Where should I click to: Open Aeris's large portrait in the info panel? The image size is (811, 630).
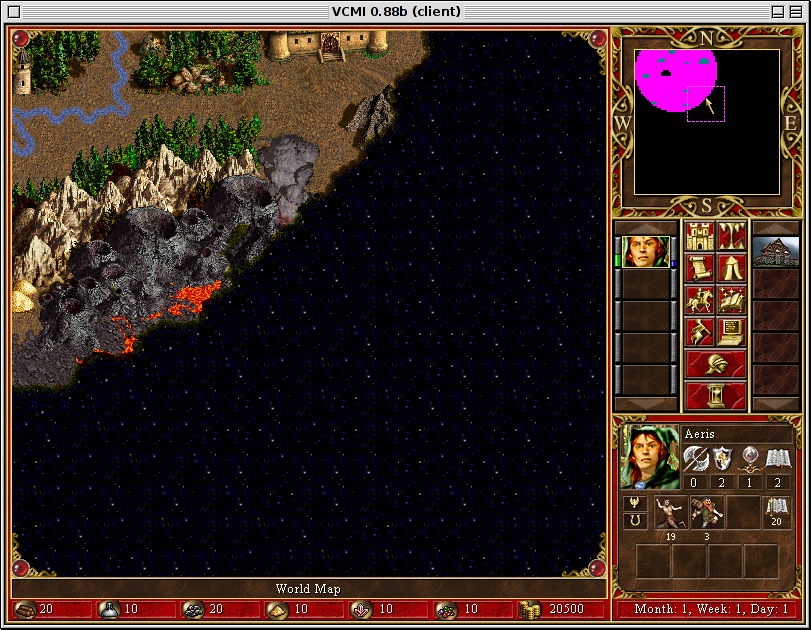point(650,457)
